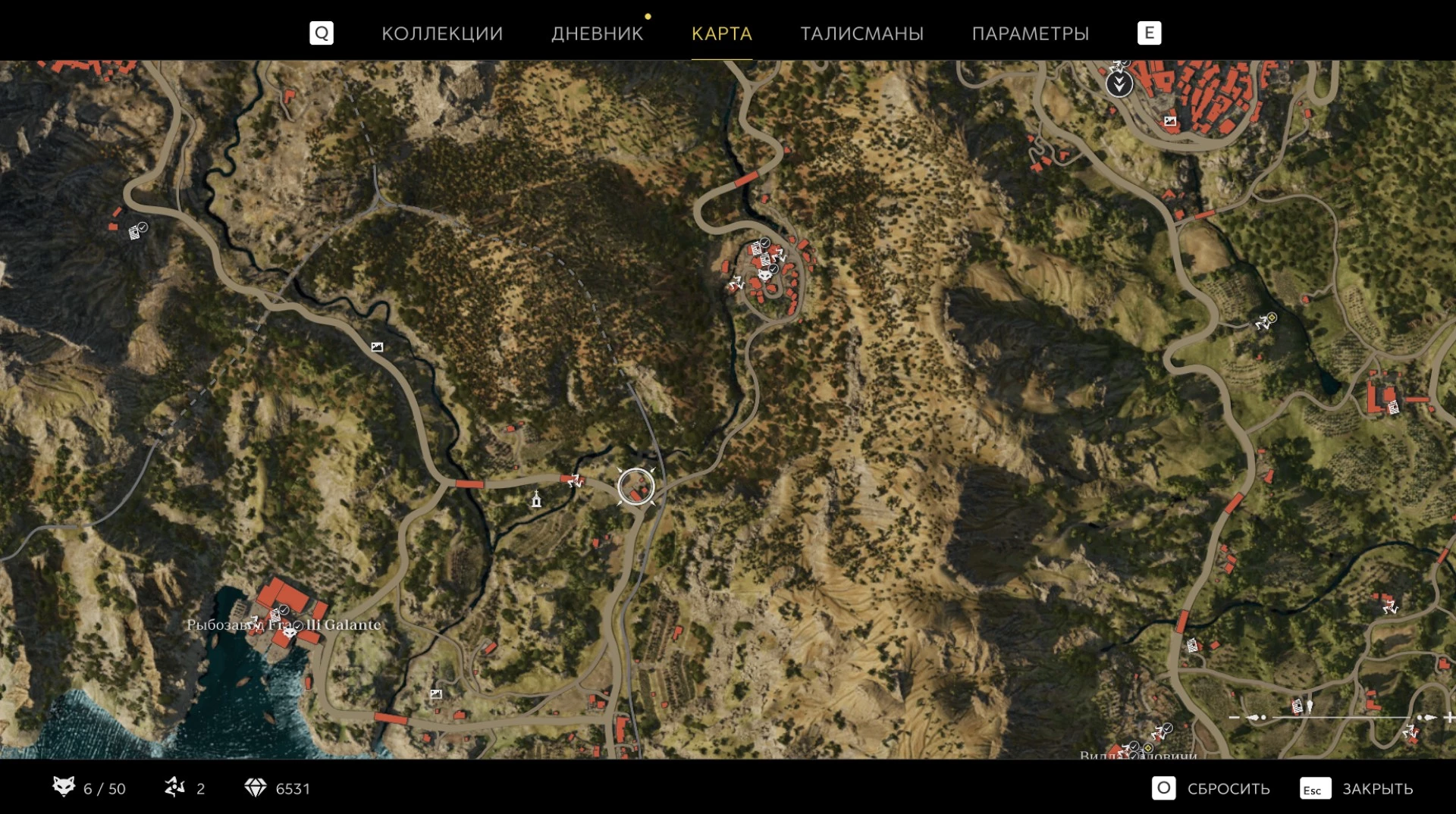Image resolution: width=1456 pixels, height=814 pixels.
Task: Select the player position circle marker
Action: click(635, 487)
